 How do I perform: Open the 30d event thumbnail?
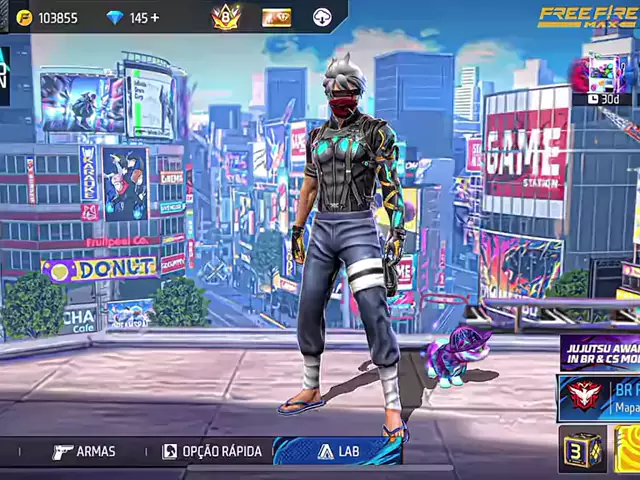[608, 79]
